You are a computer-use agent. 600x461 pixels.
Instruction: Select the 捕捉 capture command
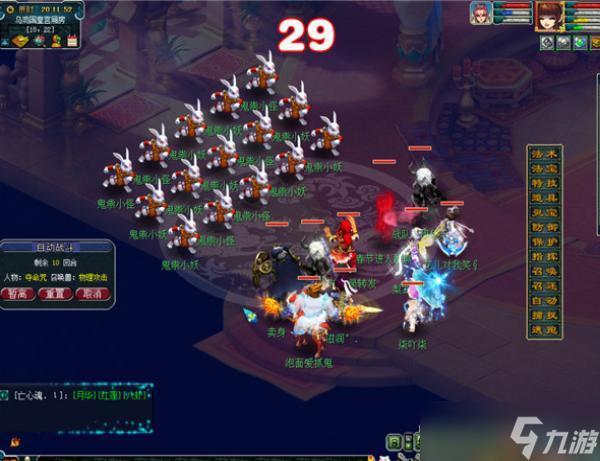pyautogui.click(x=546, y=314)
